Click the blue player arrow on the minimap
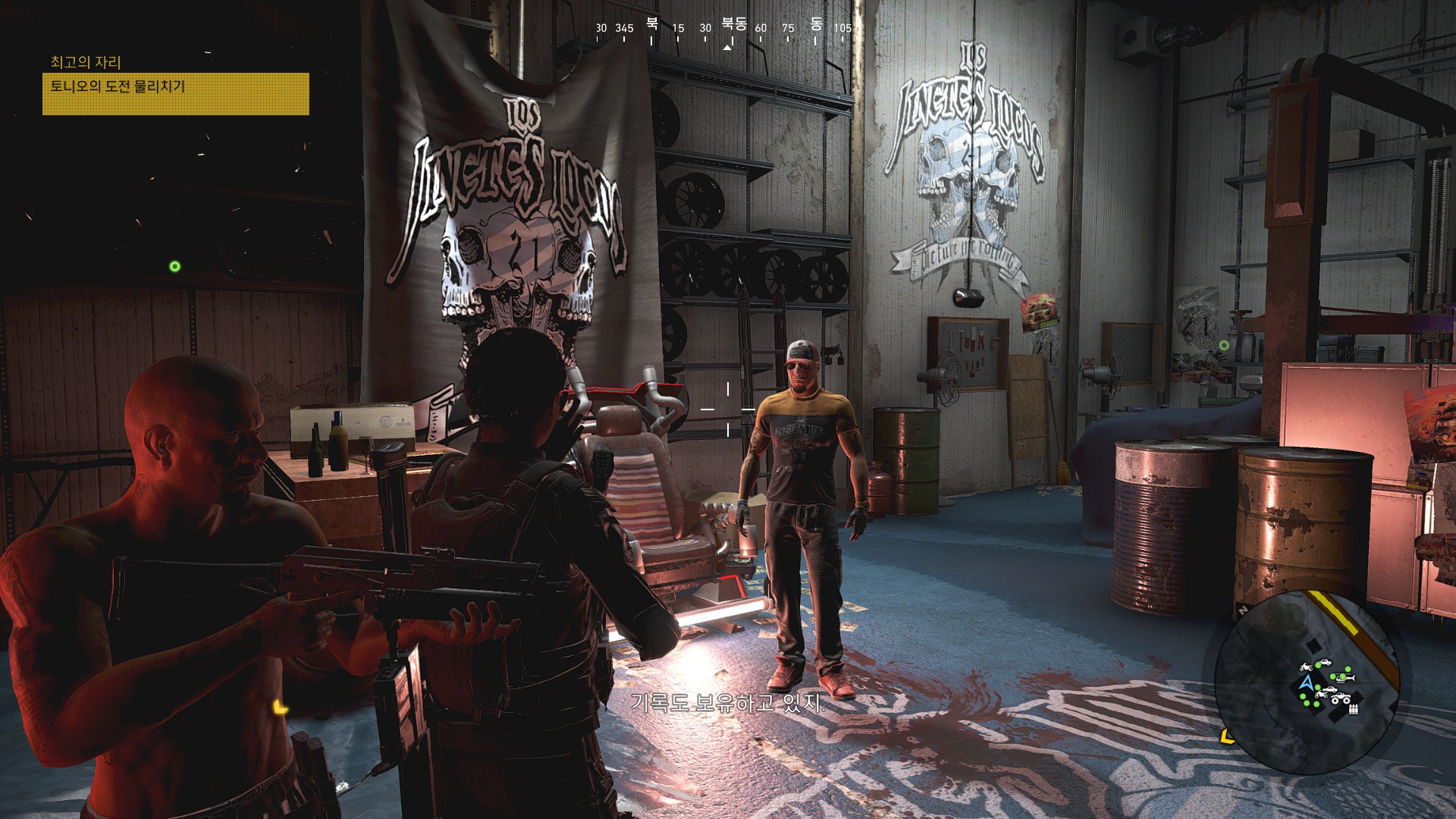Screen dimensions: 1456x819 [x=1306, y=684]
